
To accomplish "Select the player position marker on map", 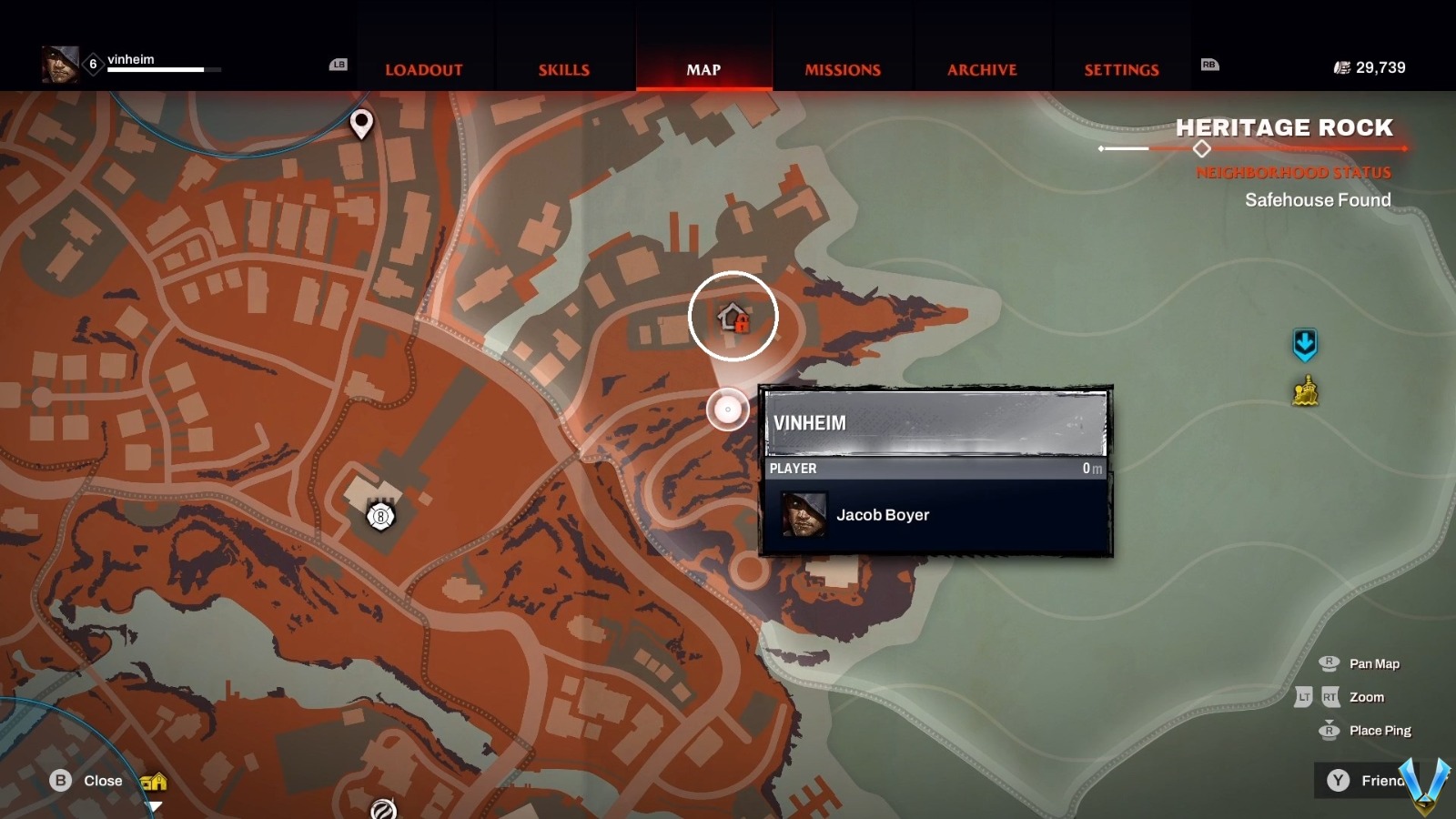I will coord(727,409).
